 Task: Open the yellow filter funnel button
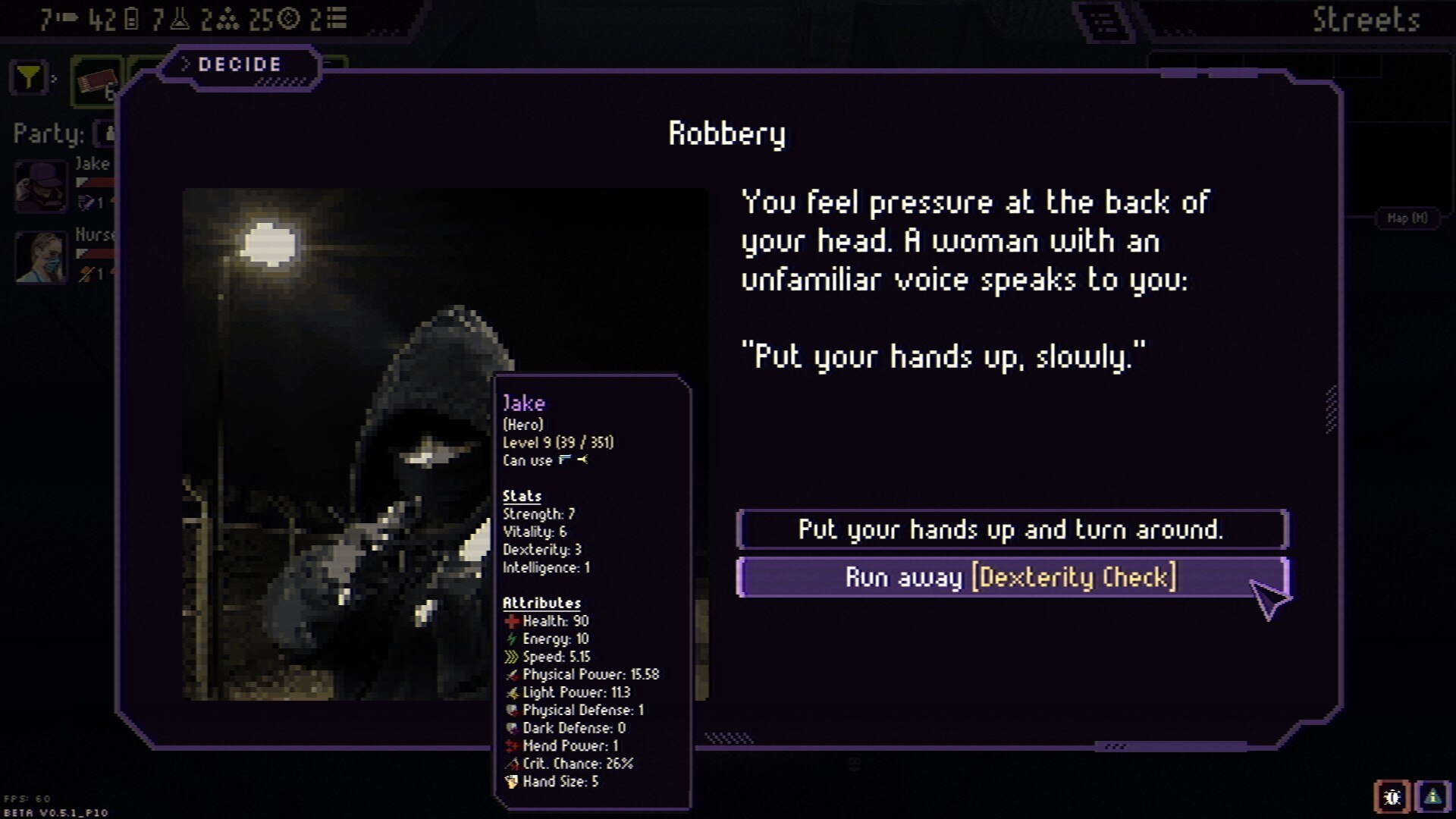pos(29,78)
